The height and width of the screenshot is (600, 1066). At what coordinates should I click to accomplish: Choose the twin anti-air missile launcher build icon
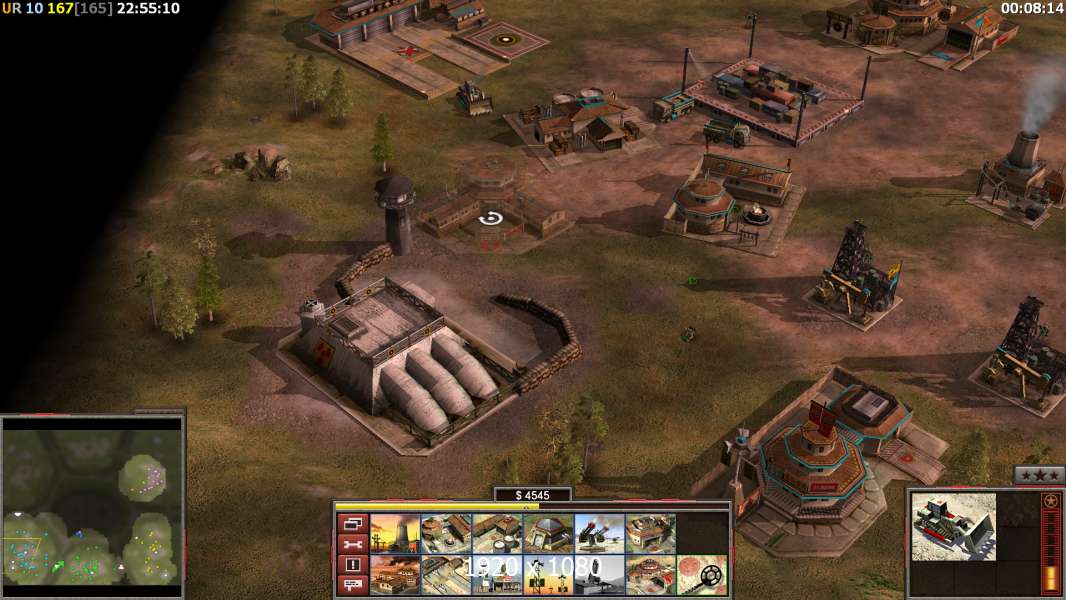tap(599, 534)
